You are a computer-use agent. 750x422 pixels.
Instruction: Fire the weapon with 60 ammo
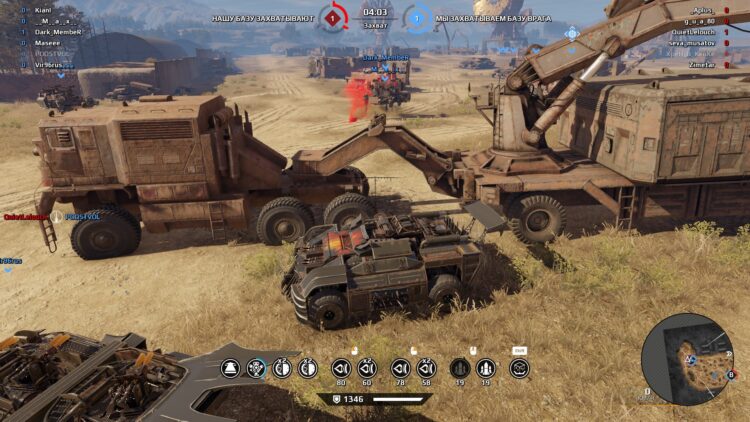click(366, 368)
